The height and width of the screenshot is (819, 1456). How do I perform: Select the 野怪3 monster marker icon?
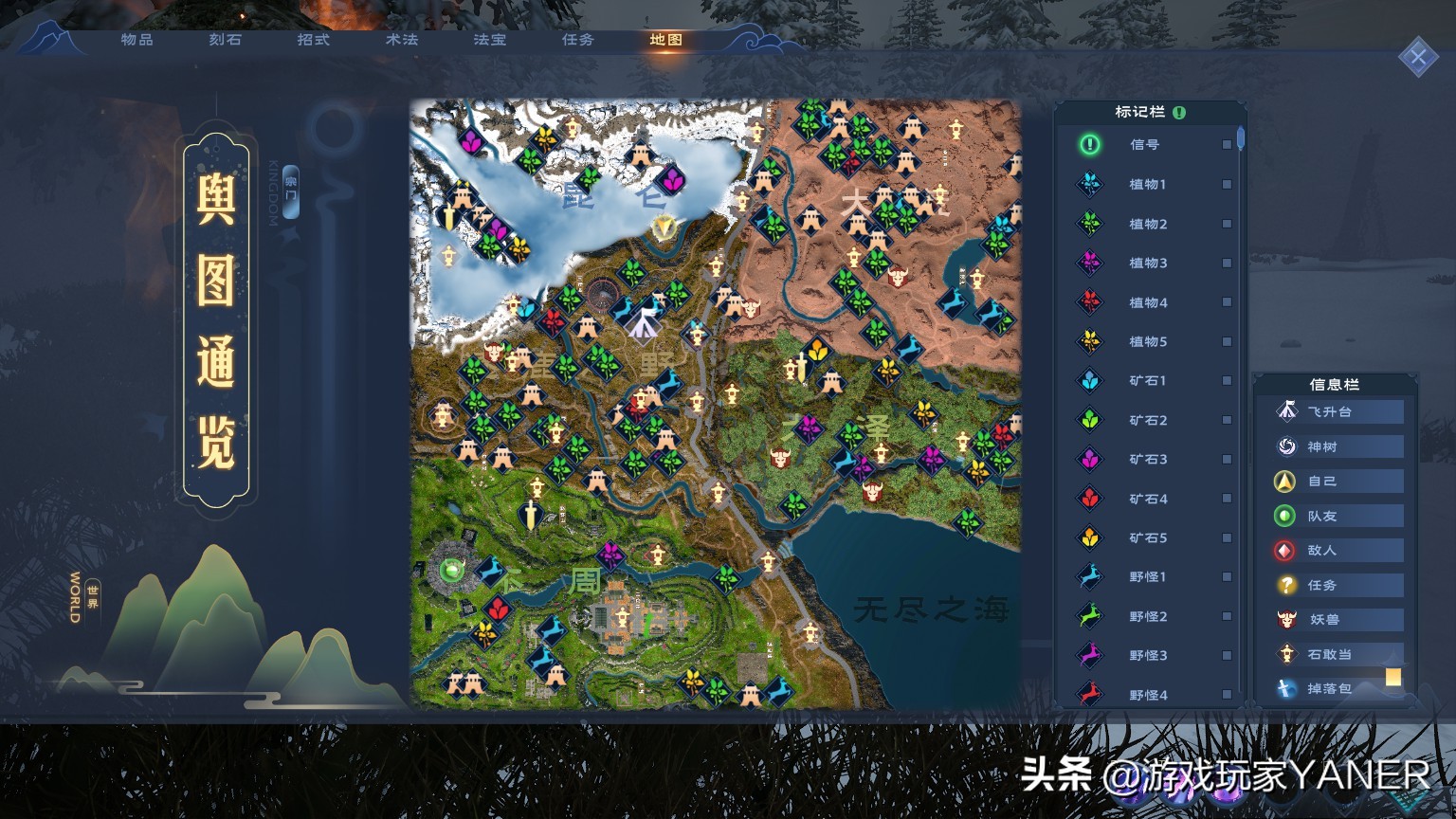pyautogui.click(x=1088, y=655)
